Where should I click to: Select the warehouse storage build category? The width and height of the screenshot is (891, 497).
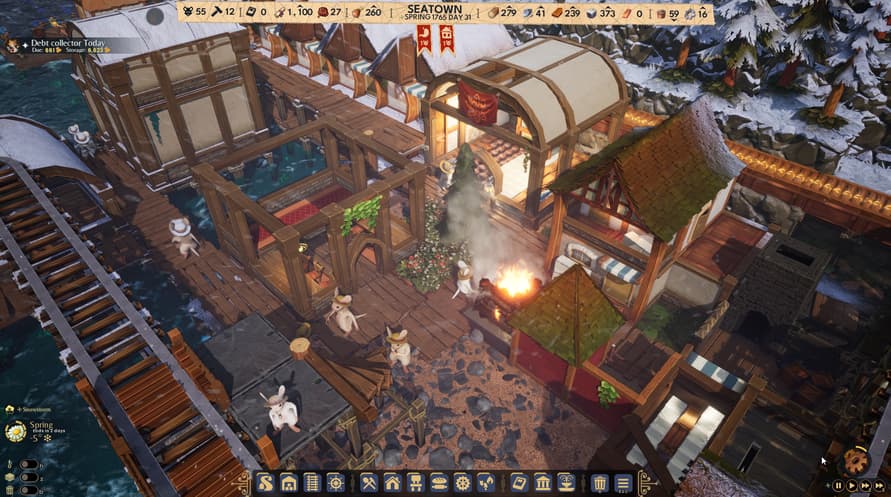pos(288,484)
